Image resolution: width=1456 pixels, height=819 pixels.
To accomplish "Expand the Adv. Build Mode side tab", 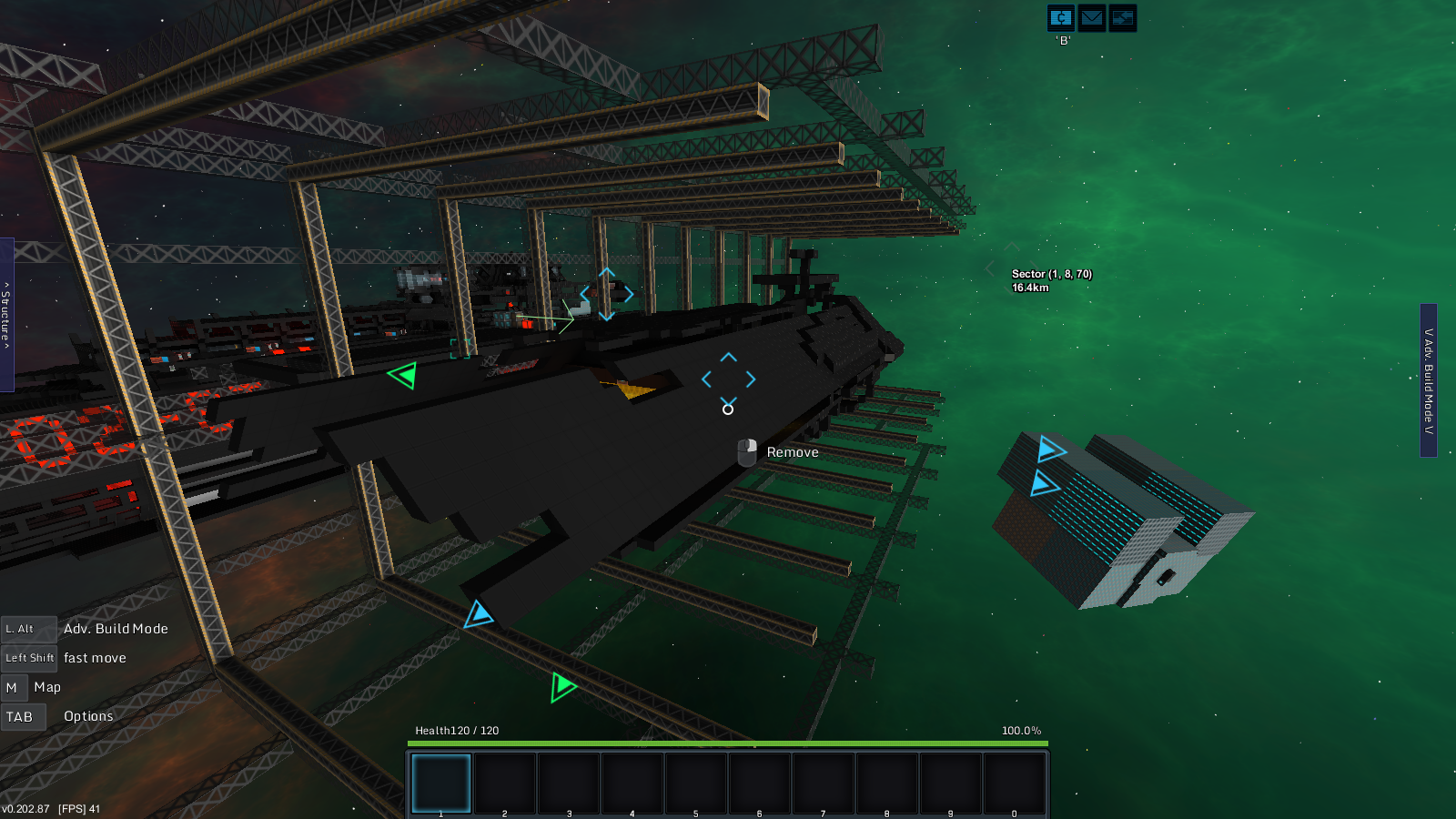I will click(x=1429, y=380).
